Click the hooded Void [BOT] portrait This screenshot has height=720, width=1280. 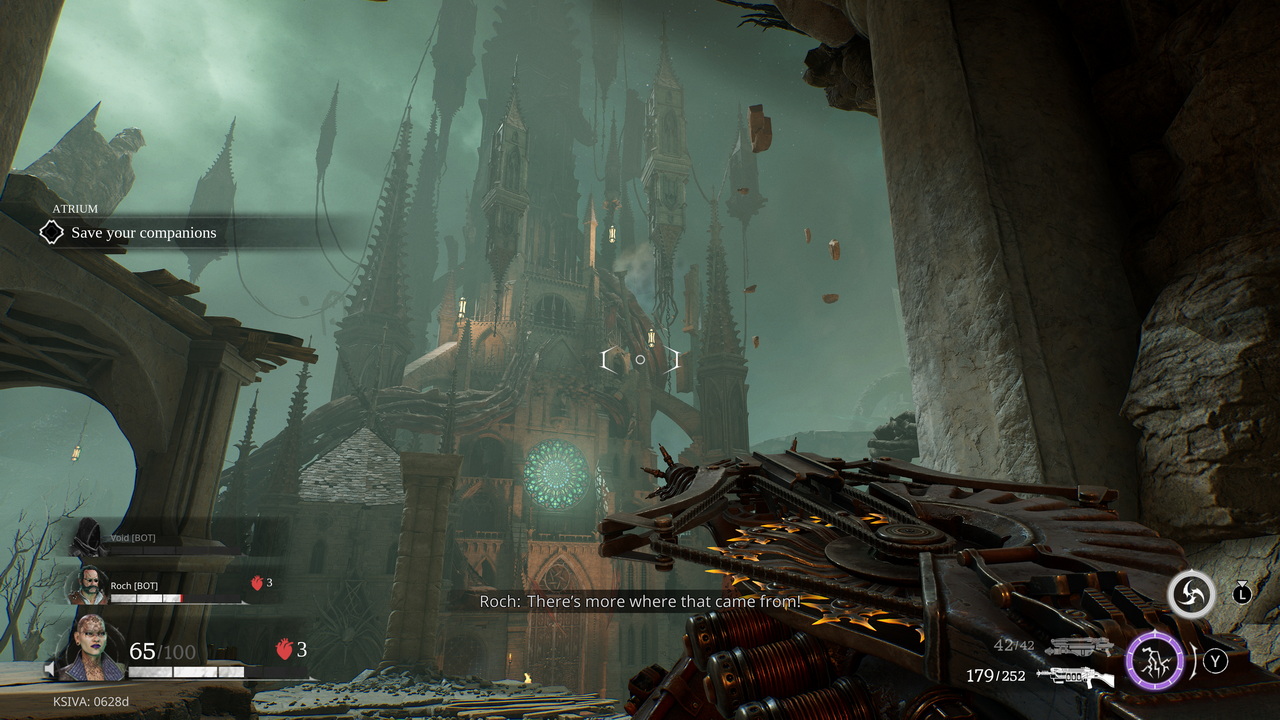(x=88, y=538)
